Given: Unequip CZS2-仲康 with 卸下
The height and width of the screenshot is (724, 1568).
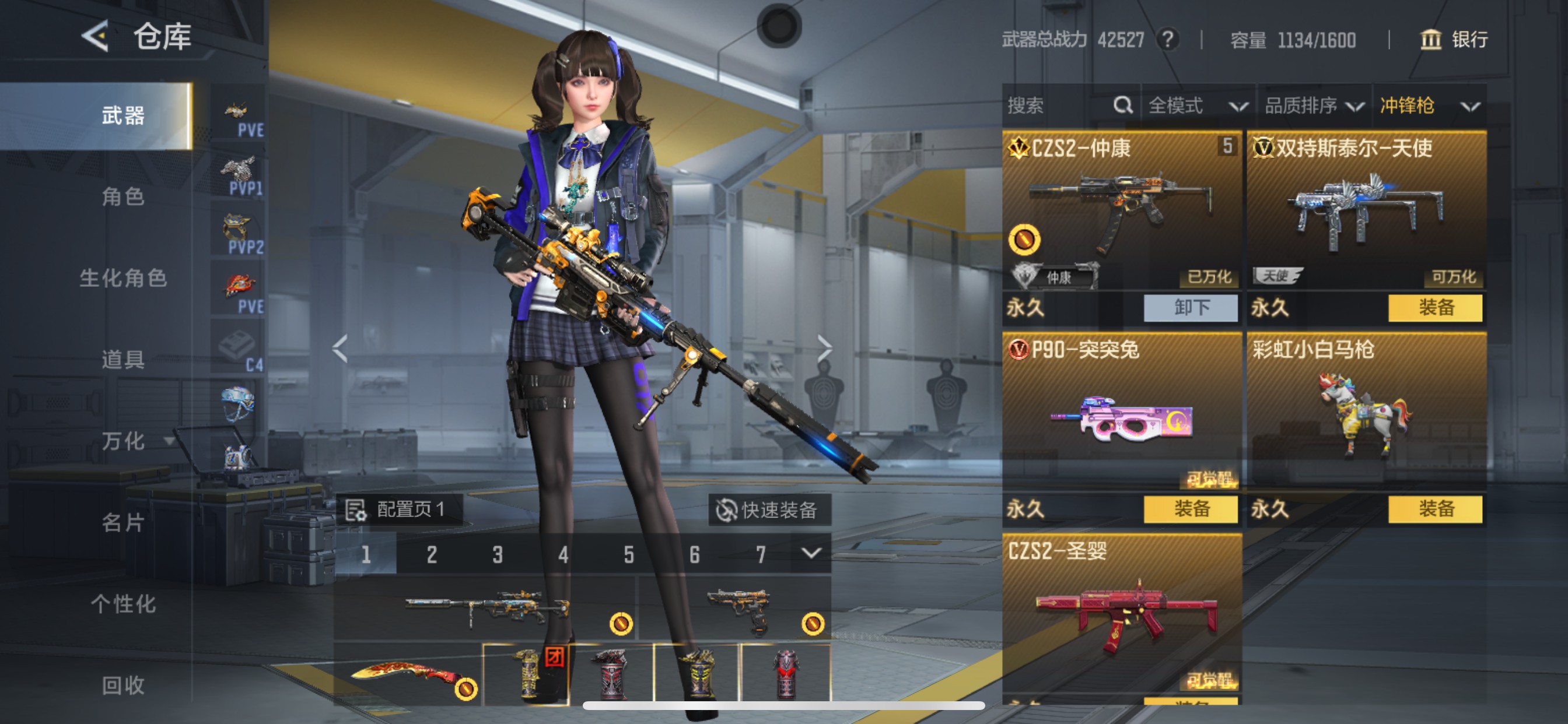Looking at the screenshot, I should point(1190,308).
